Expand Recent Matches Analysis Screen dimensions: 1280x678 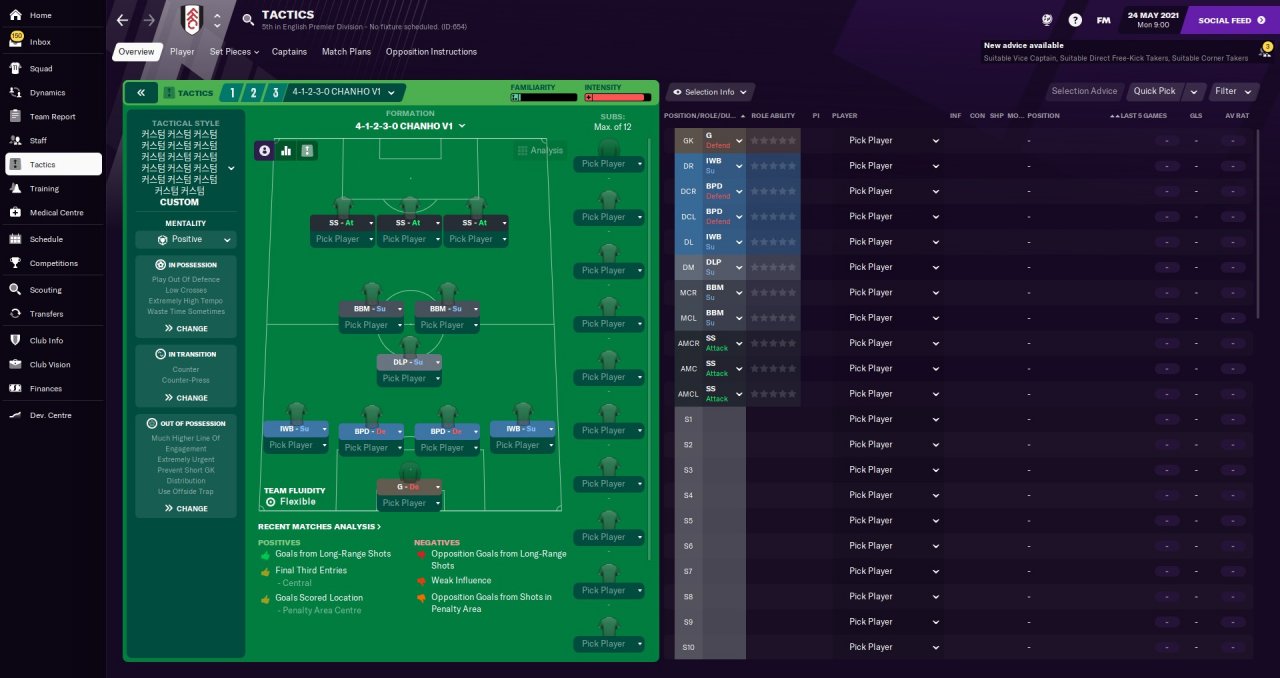click(319, 527)
